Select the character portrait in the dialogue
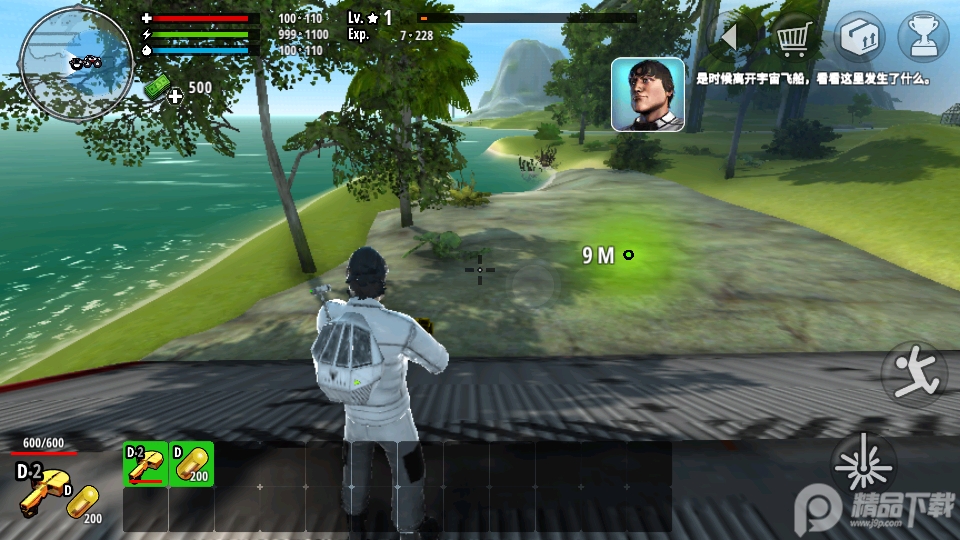The image size is (960, 540). pyautogui.click(x=647, y=94)
